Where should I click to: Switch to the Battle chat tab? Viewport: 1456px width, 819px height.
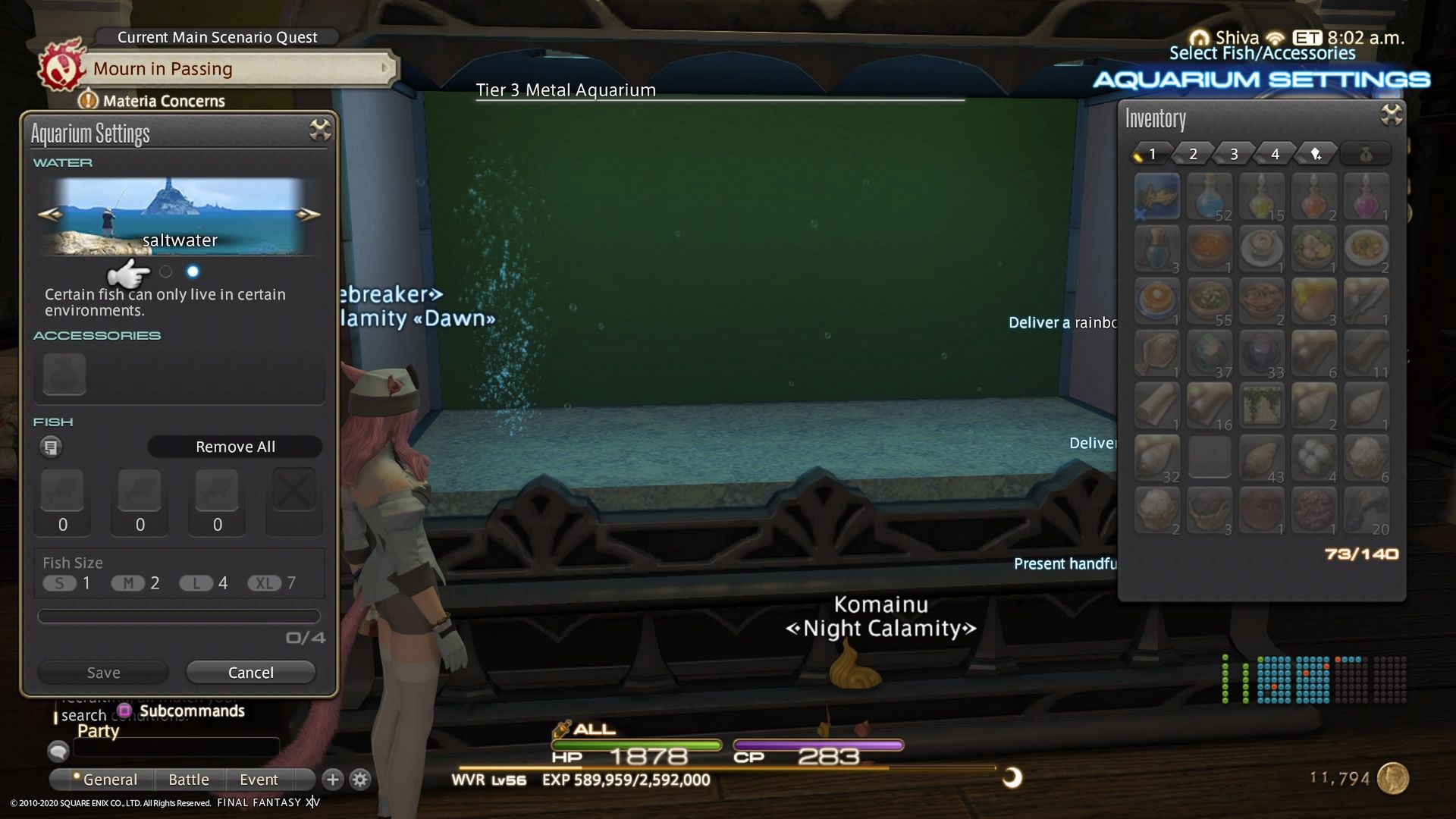click(x=189, y=779)
